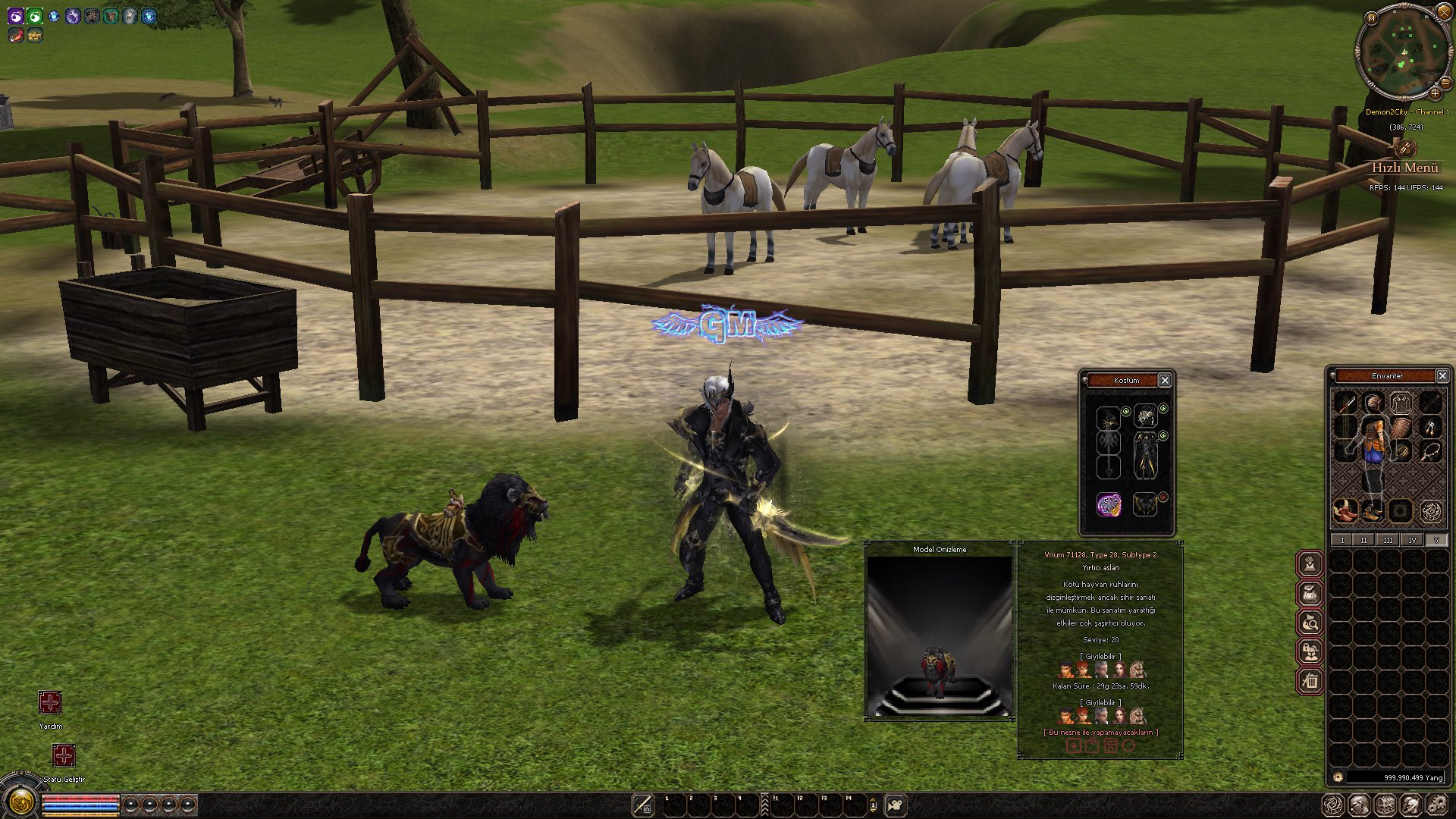The width and height of the screenshot is (1456, 819).
Task: Click the magnifier search inventory side button
Action: coord(1310,623)
